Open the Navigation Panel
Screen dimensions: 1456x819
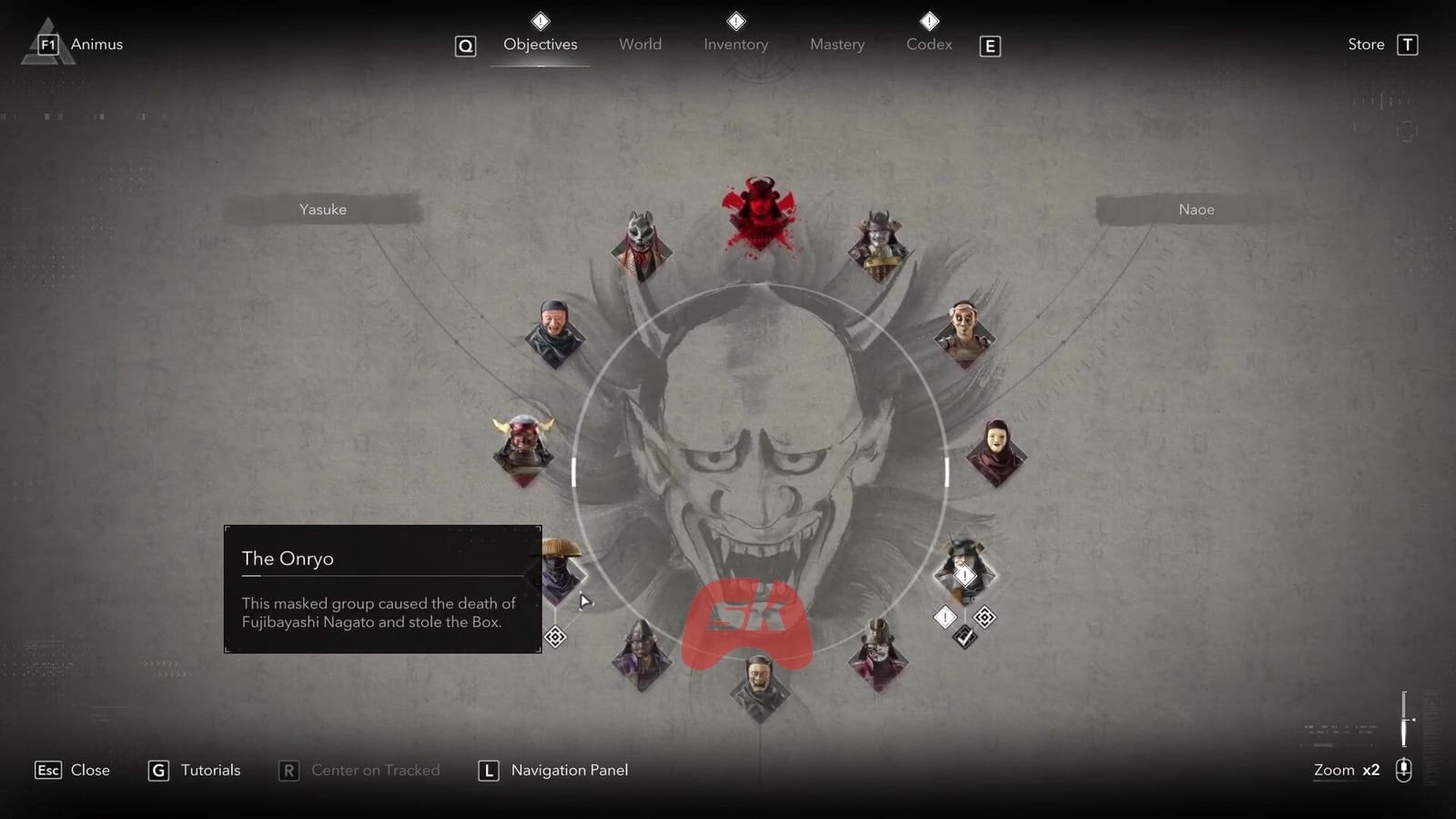[552, 770]
